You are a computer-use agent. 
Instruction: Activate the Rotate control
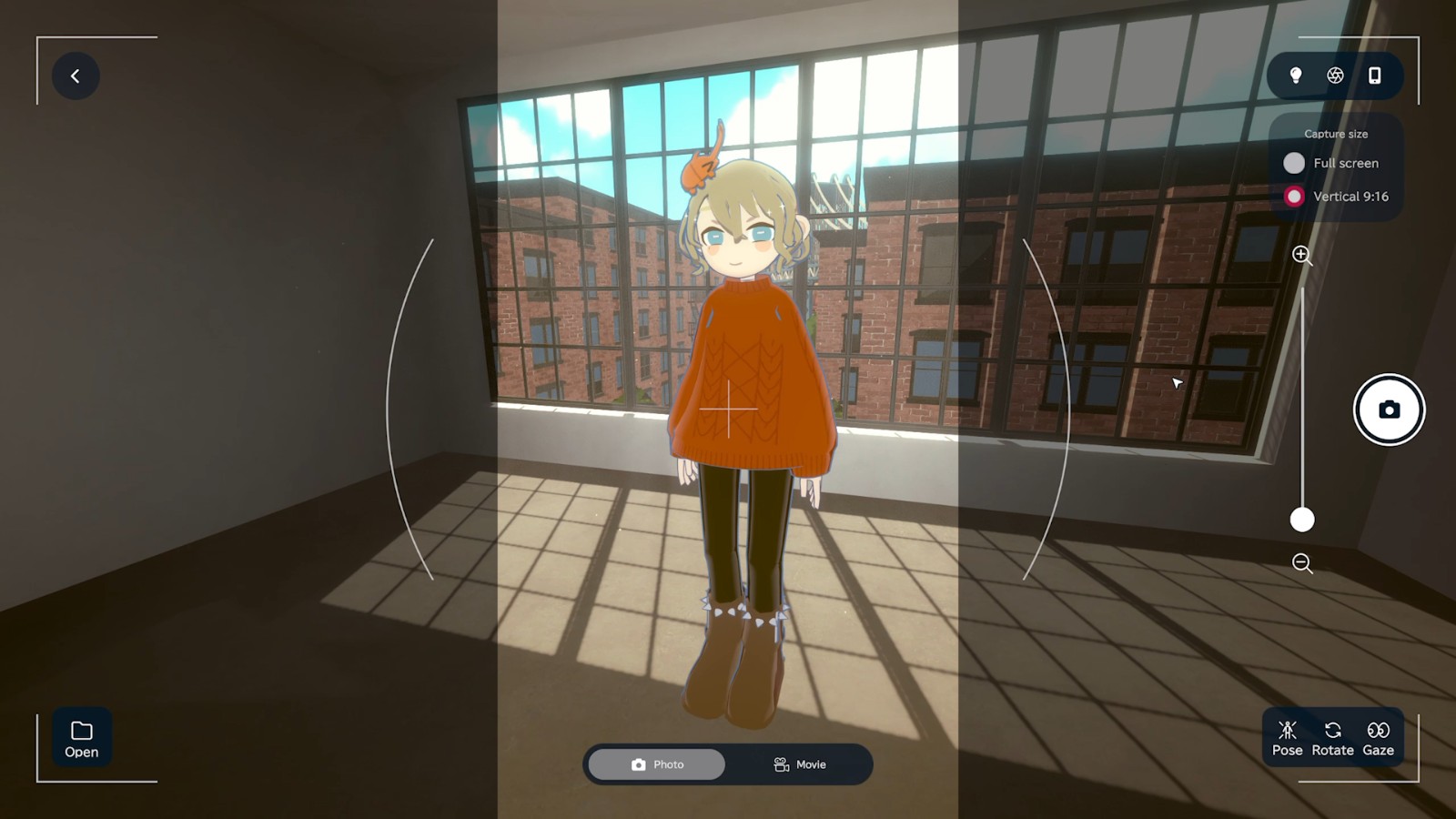pyautogui.click(x=1332, y=738)
